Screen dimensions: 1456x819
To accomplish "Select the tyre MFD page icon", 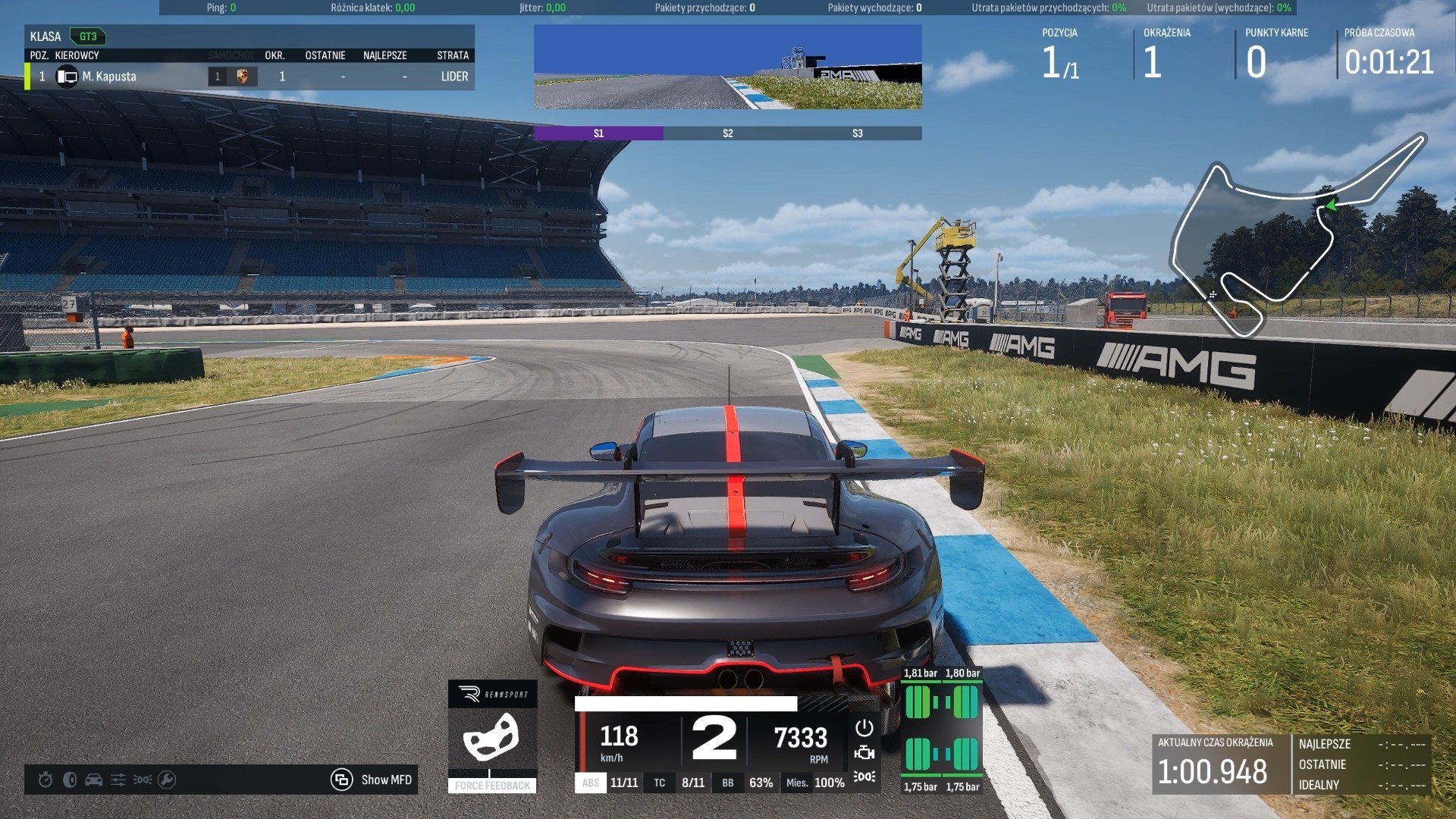I will (x=70, y=780).
